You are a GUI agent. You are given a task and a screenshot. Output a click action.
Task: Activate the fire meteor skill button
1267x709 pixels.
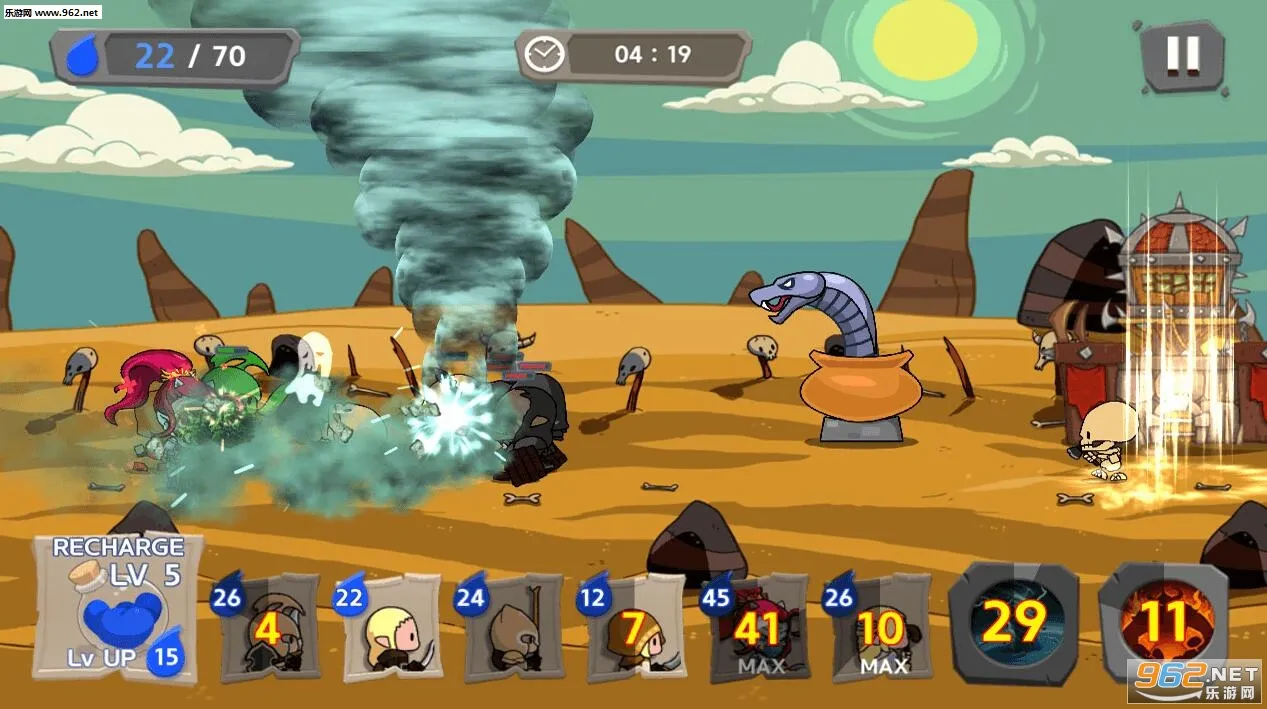click(1163, 622)
